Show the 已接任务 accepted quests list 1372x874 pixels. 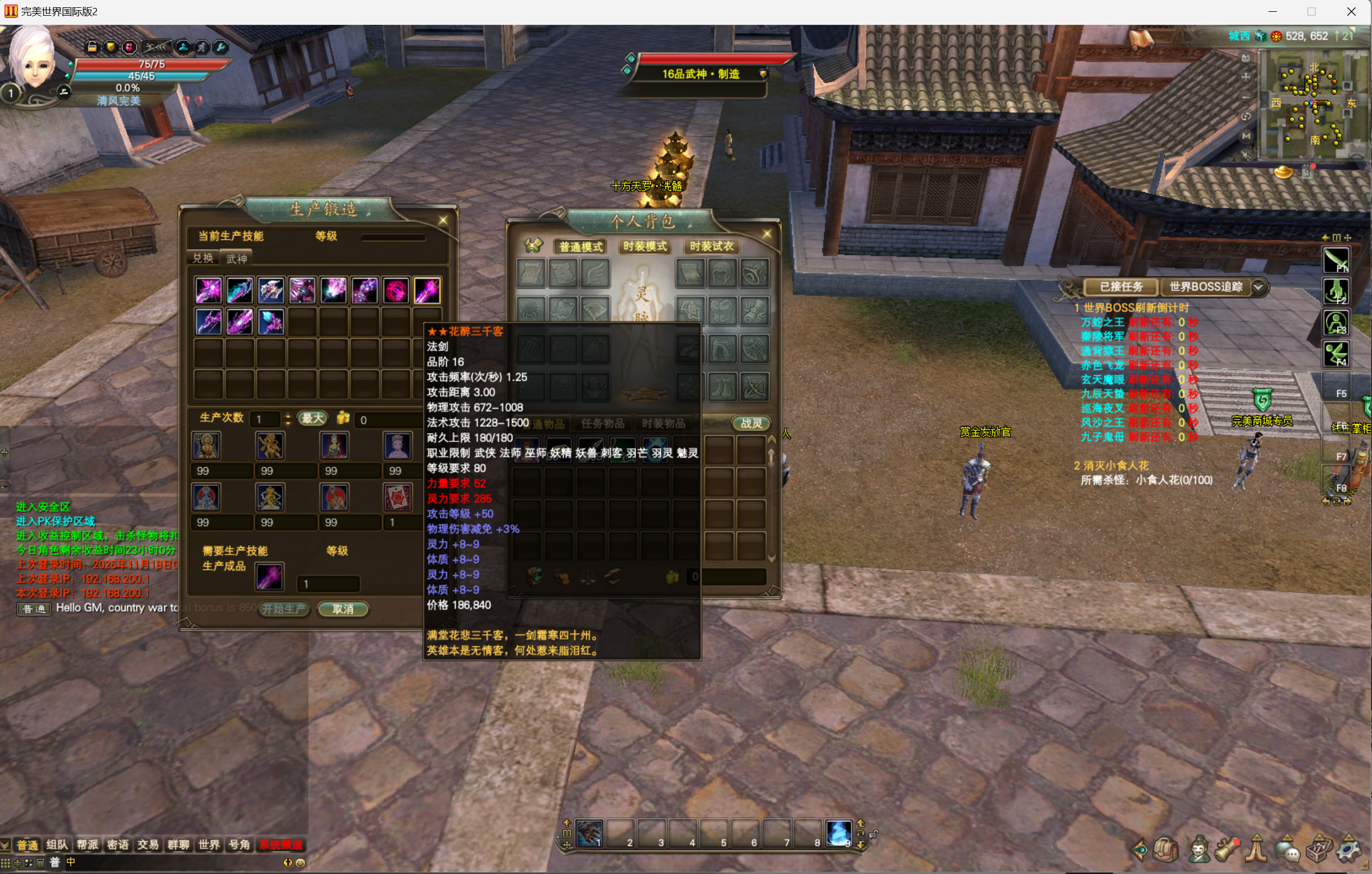[1121, 287]
